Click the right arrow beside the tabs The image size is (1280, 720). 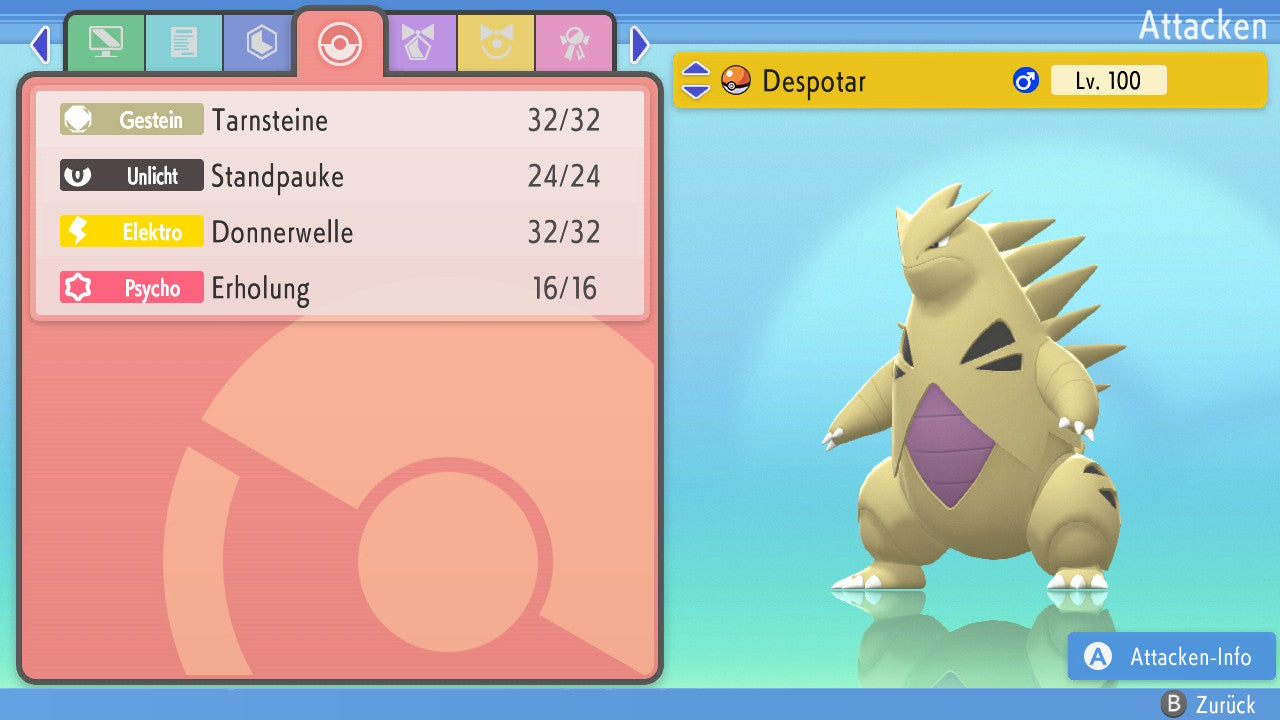[x=640, y=44]
